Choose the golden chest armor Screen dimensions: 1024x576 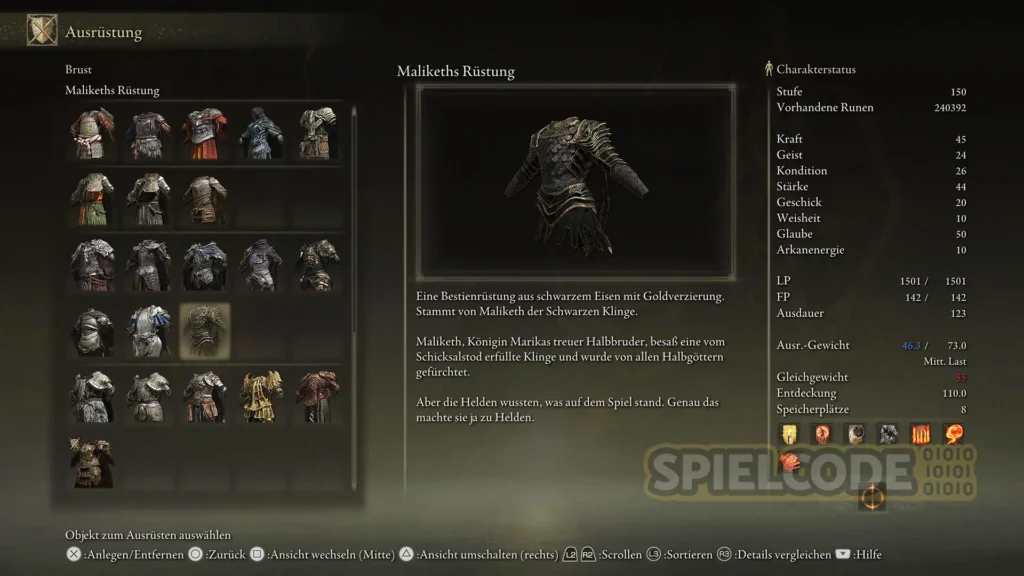pyautogui.click(x=261, y=397)
